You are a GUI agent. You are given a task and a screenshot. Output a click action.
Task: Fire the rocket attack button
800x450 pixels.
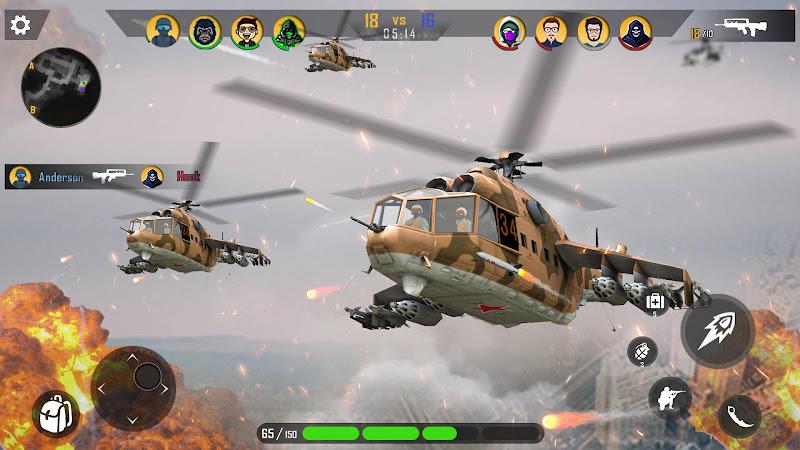point(717,329)
